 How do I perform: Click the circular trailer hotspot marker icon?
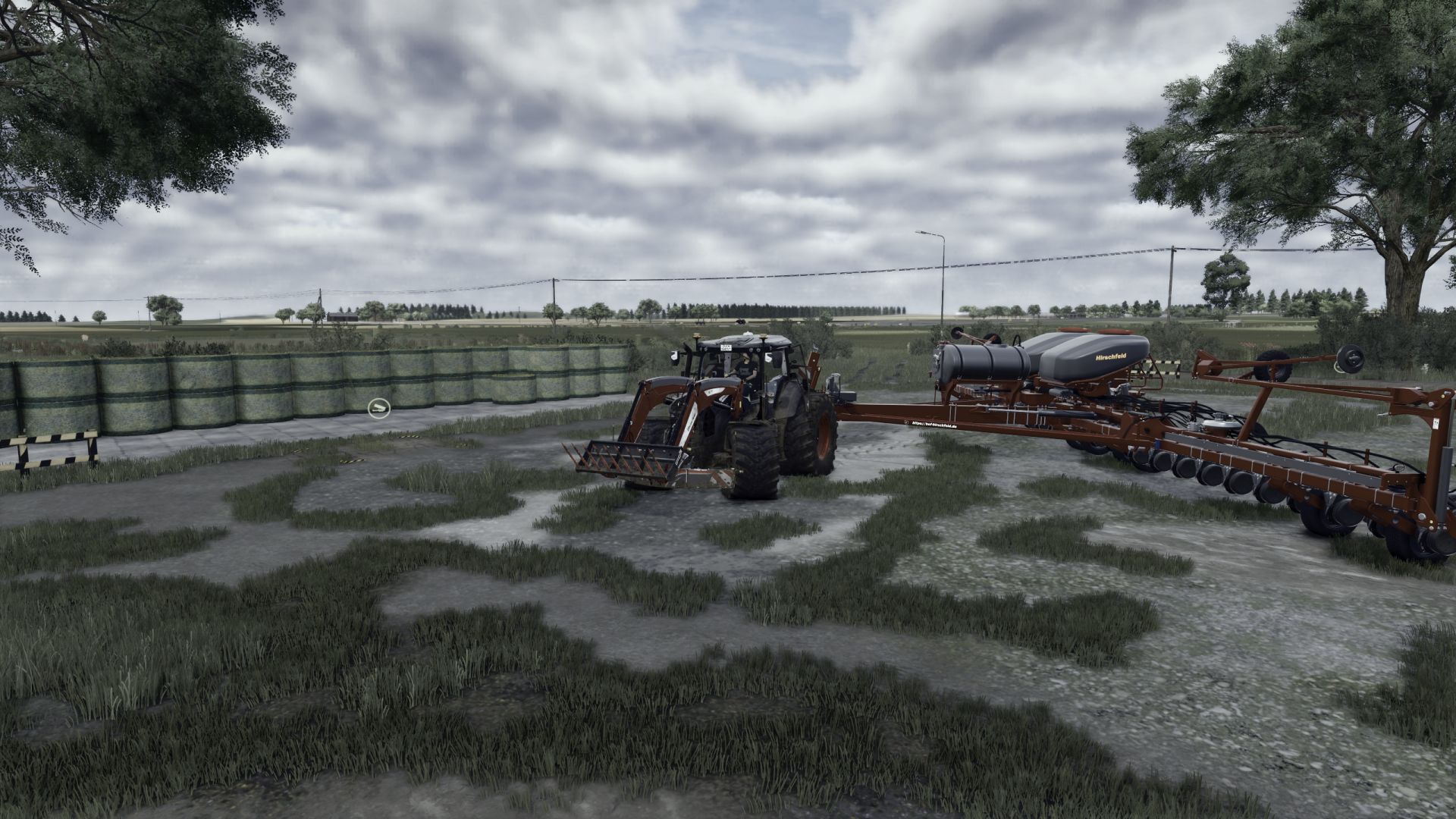(378, 409)
